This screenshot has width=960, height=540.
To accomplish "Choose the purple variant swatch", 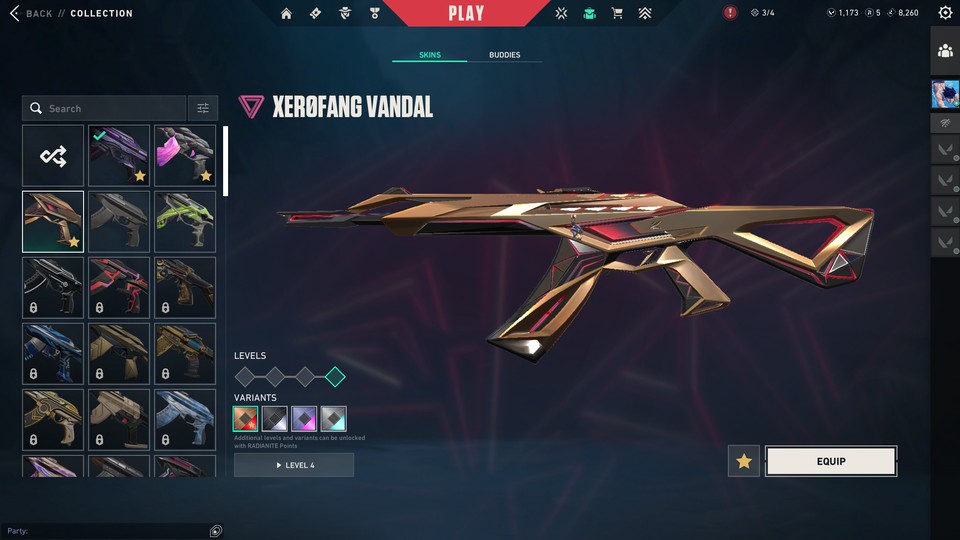I will 304,419.
